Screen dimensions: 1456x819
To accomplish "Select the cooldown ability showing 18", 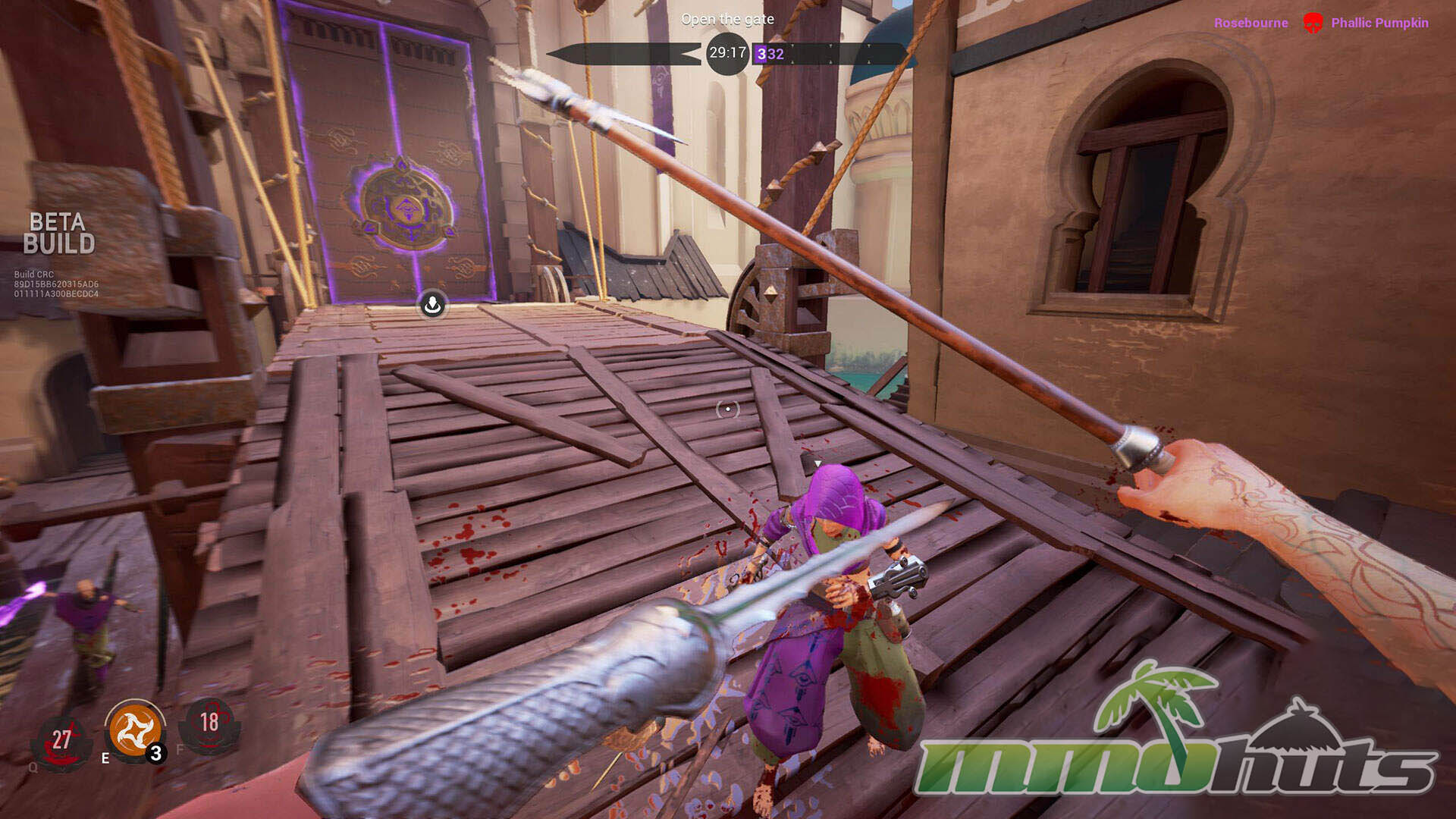I will (x=209, y=724).
